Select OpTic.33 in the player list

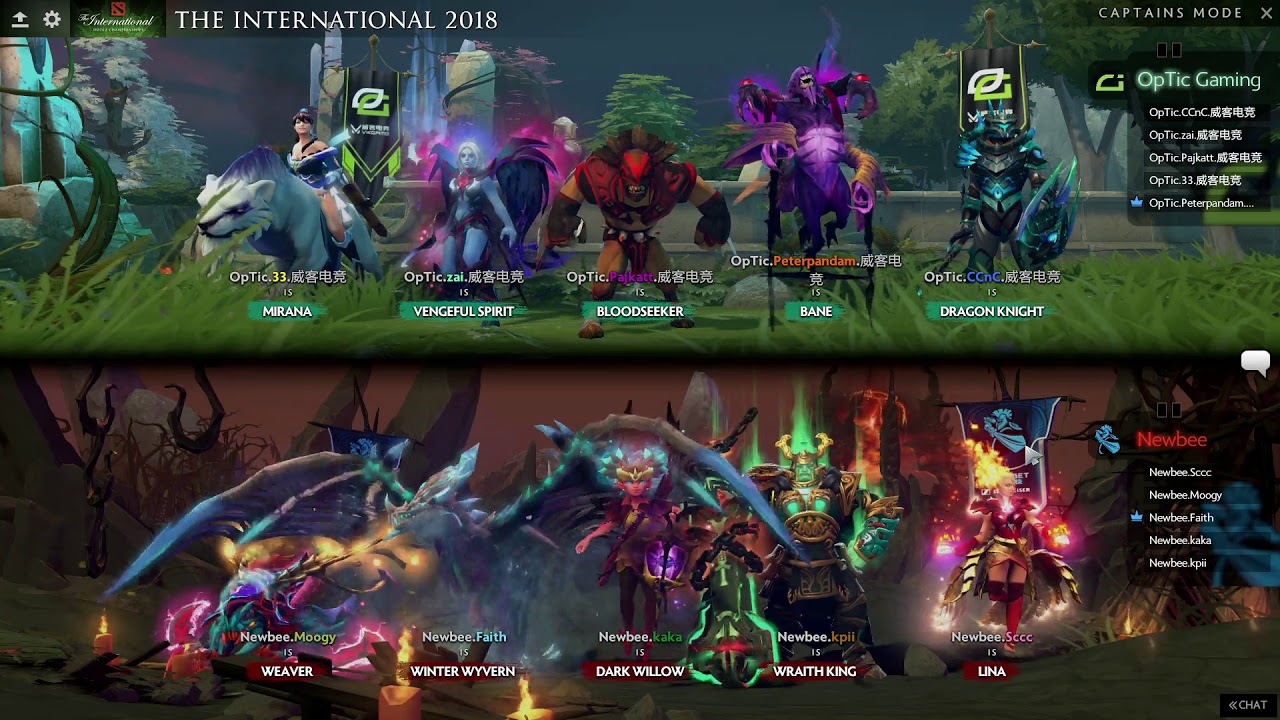click(1194, 181)
